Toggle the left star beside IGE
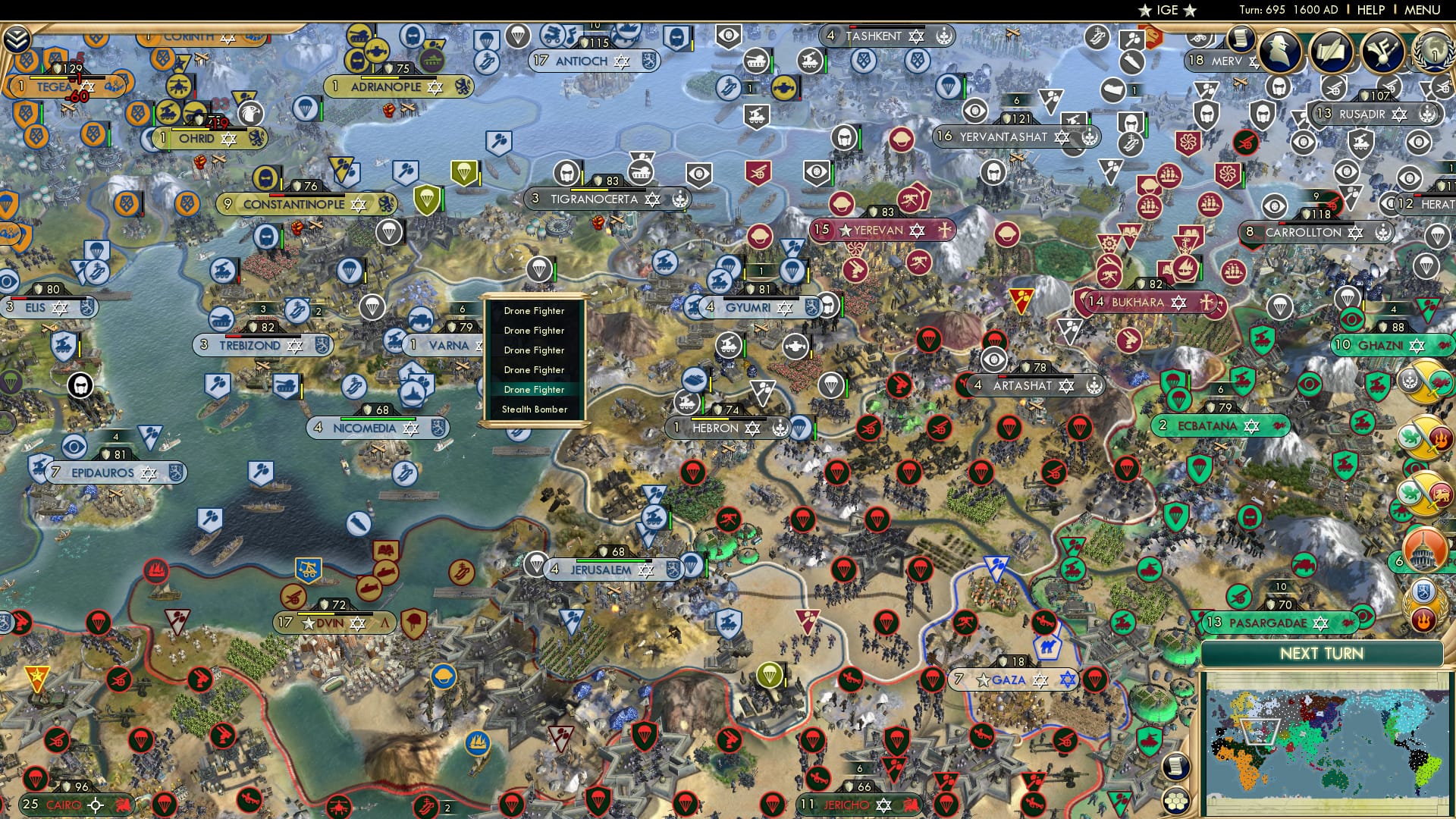This screenshot has width=1456, height=819. pyautogui.click(x=1144, y=11)
